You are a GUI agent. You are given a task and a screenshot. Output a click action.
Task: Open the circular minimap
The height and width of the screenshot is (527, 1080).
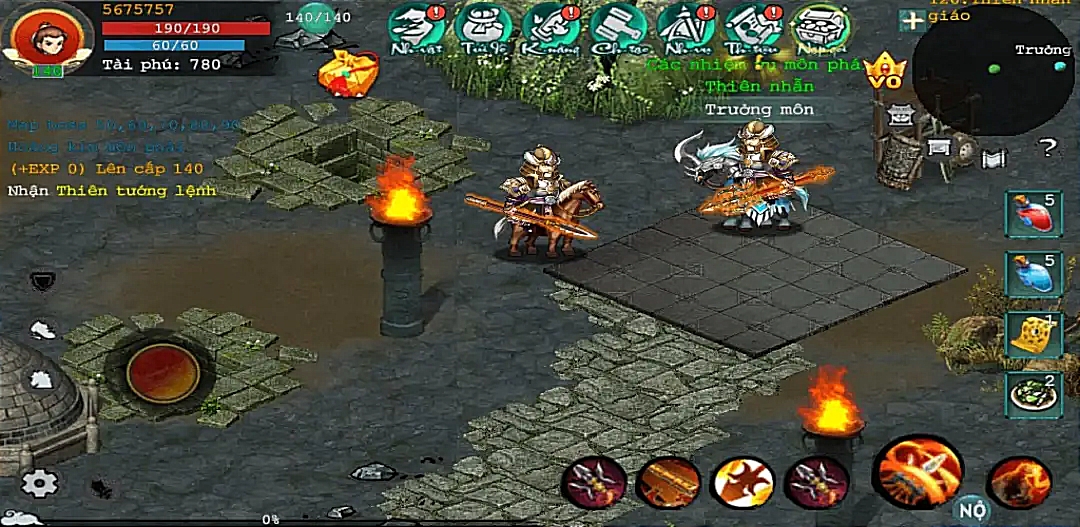[x=992, y=70]
